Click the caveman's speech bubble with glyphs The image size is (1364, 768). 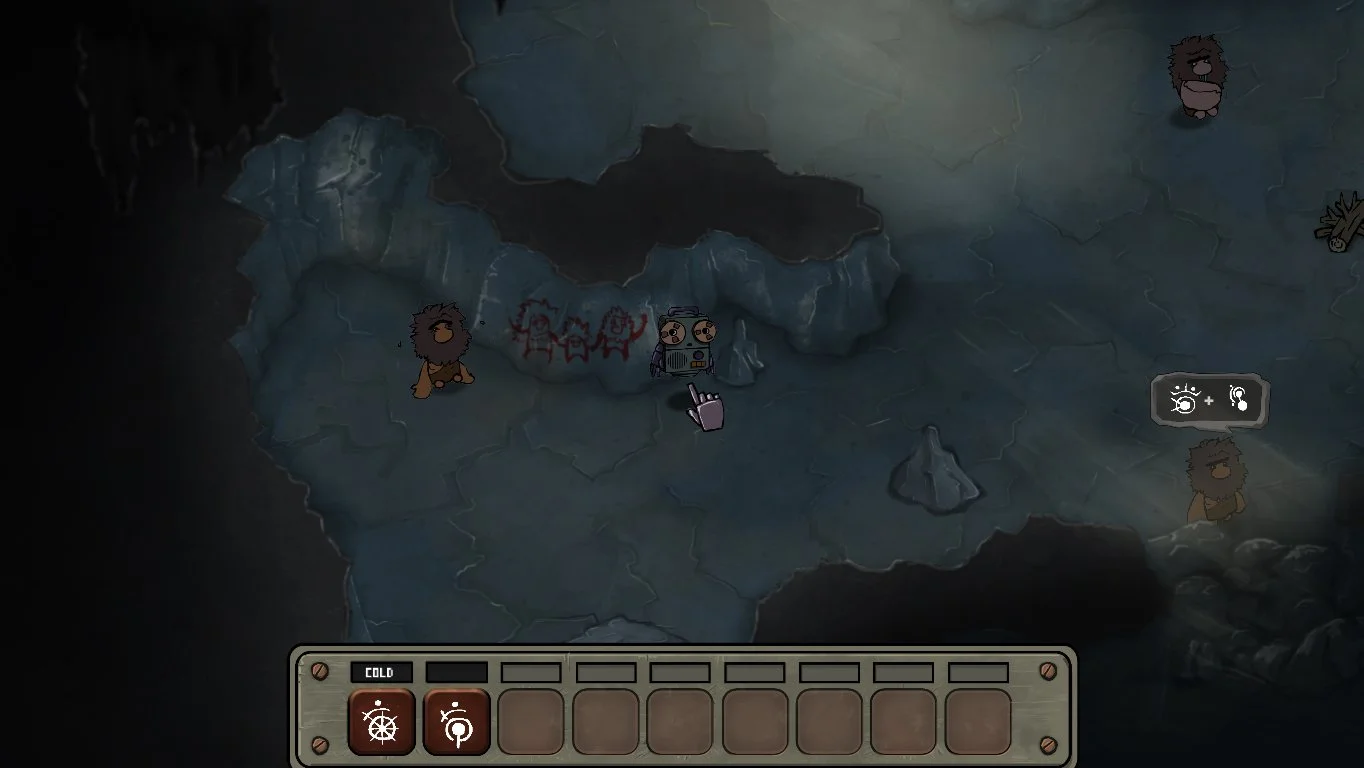point(1210,400)
